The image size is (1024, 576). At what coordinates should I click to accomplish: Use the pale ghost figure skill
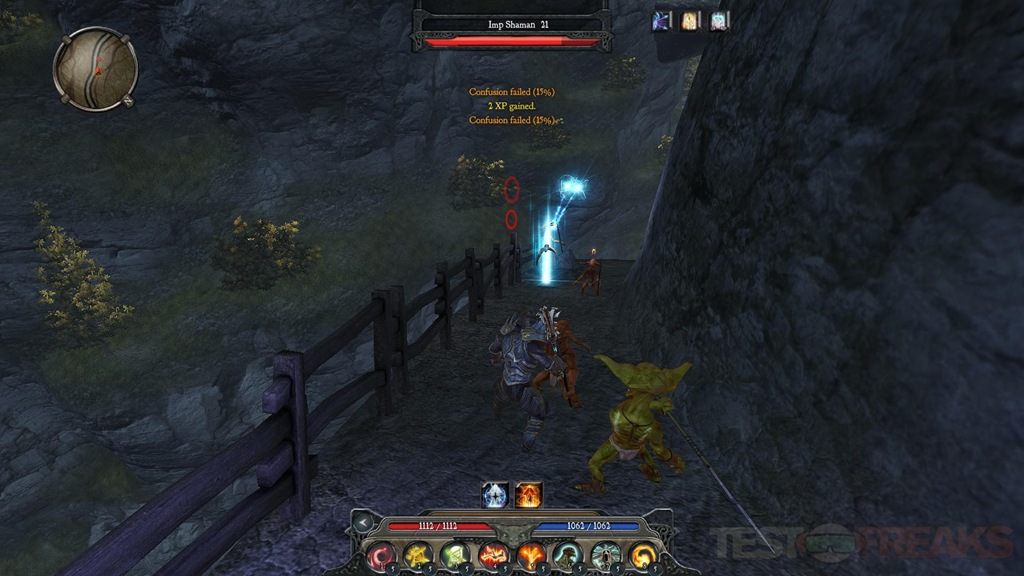[604, 554]
